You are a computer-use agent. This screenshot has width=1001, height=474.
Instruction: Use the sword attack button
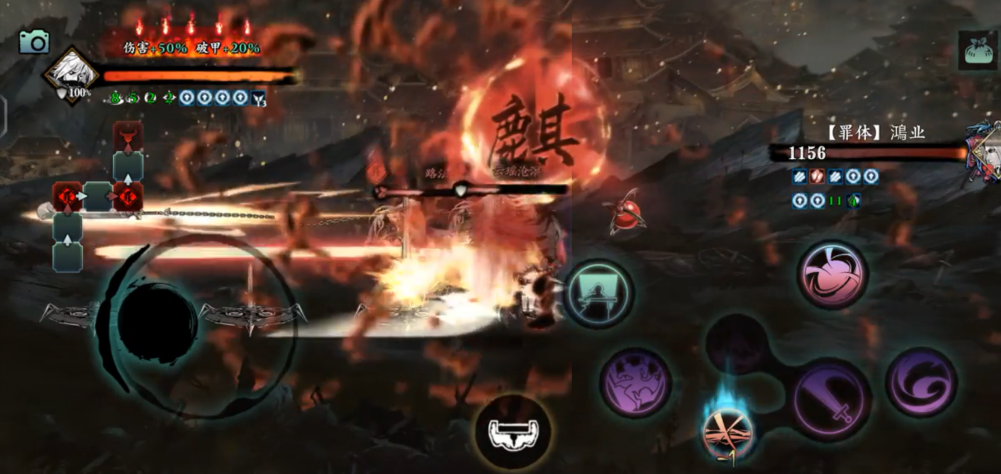830,399
